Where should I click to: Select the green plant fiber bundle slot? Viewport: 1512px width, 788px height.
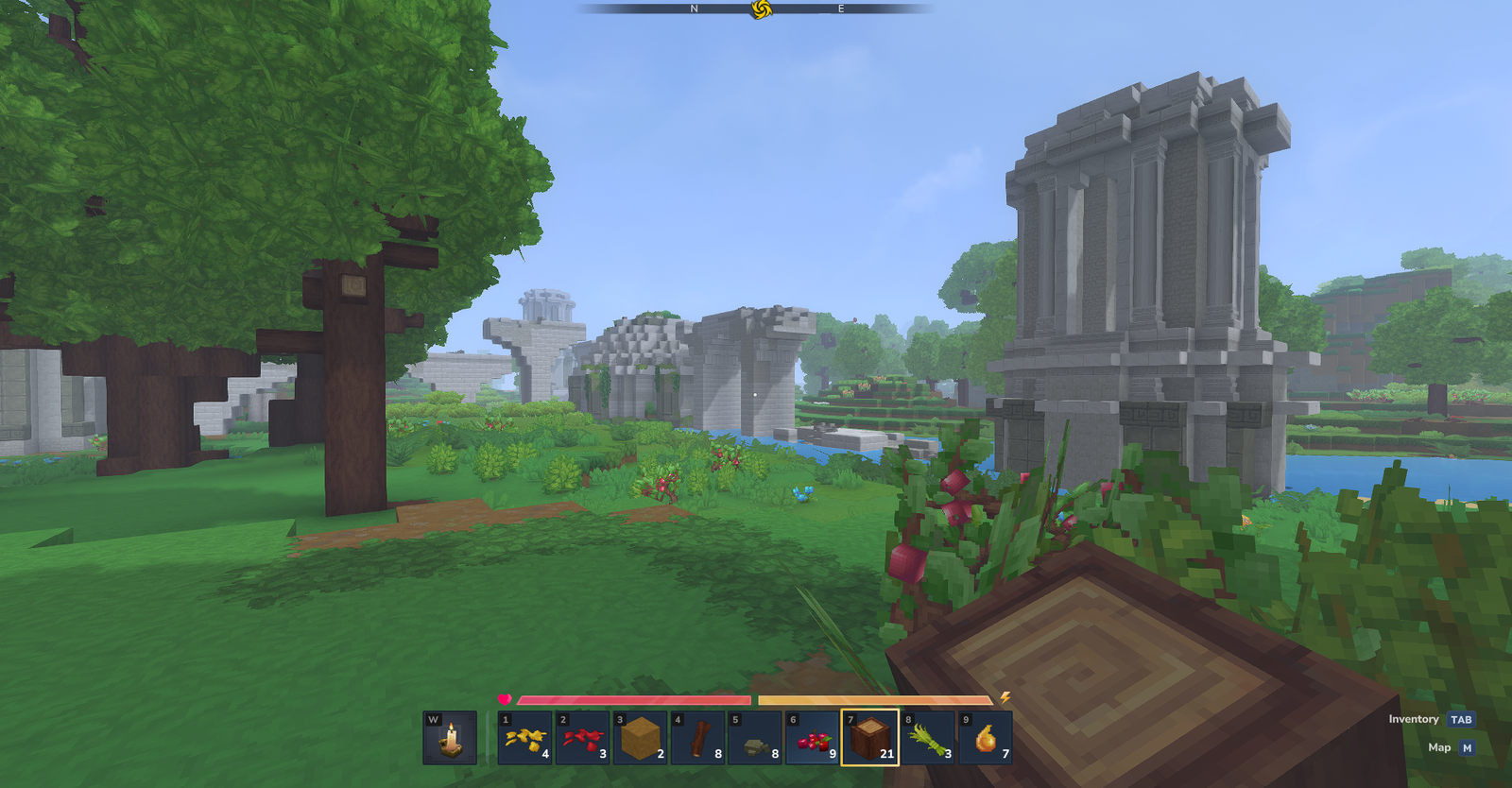pyautogui.click(x=928, y=738)
